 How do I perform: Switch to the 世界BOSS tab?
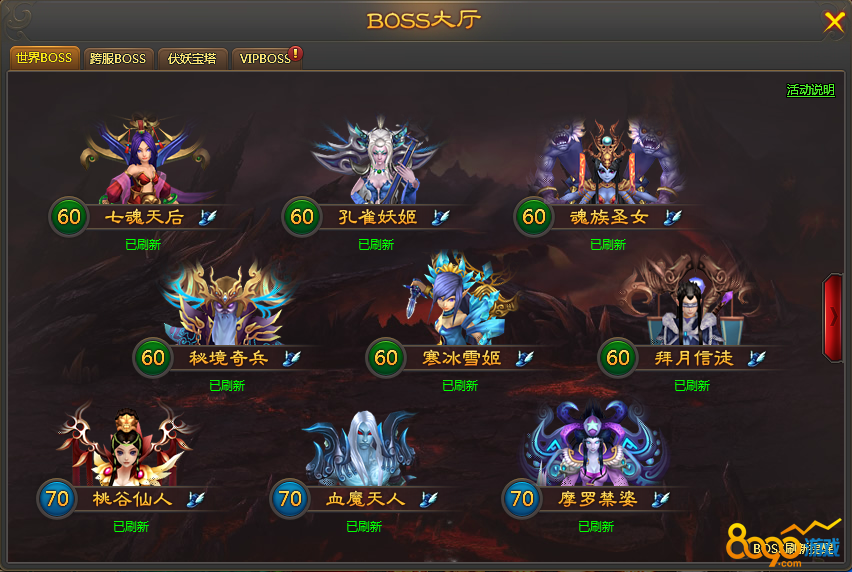coord(44,58)
